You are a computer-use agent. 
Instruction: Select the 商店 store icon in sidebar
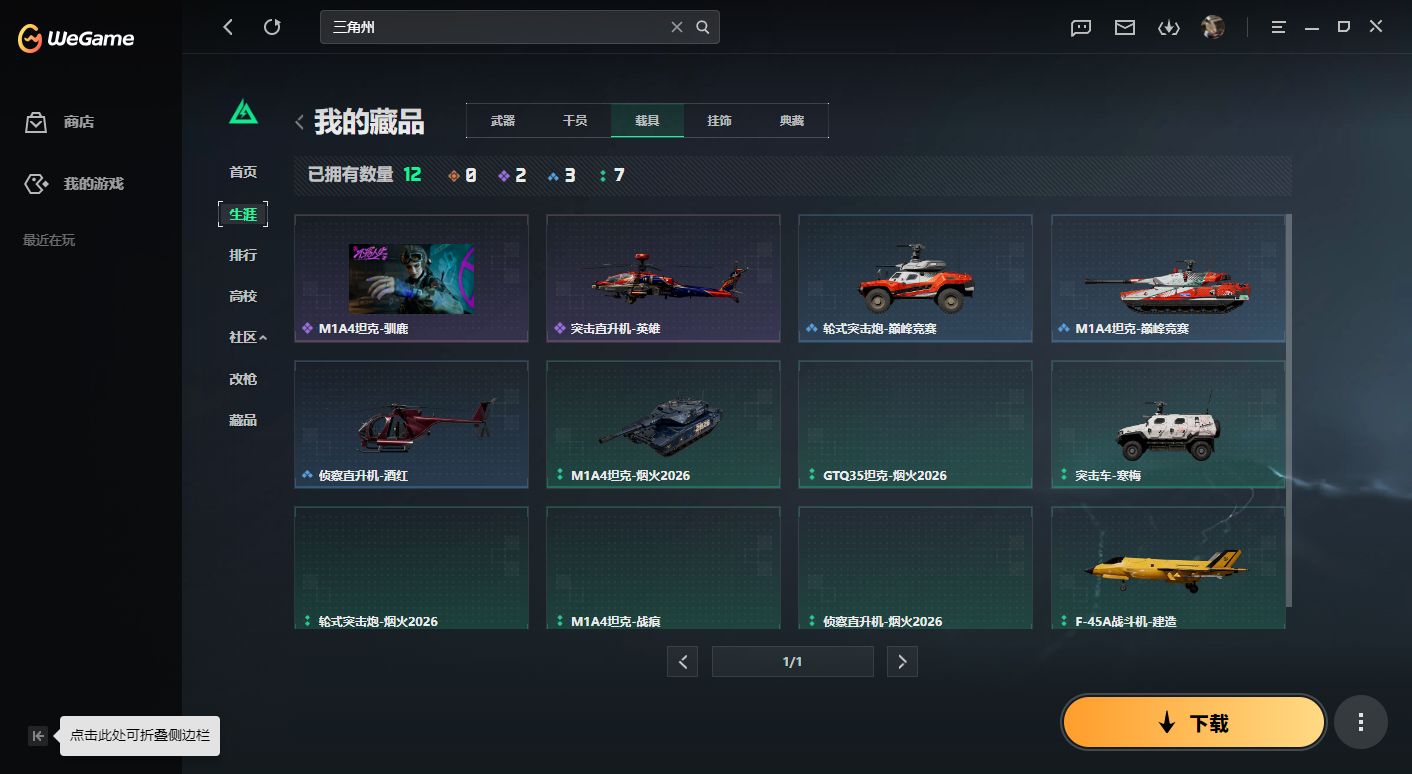click(35, 121)
